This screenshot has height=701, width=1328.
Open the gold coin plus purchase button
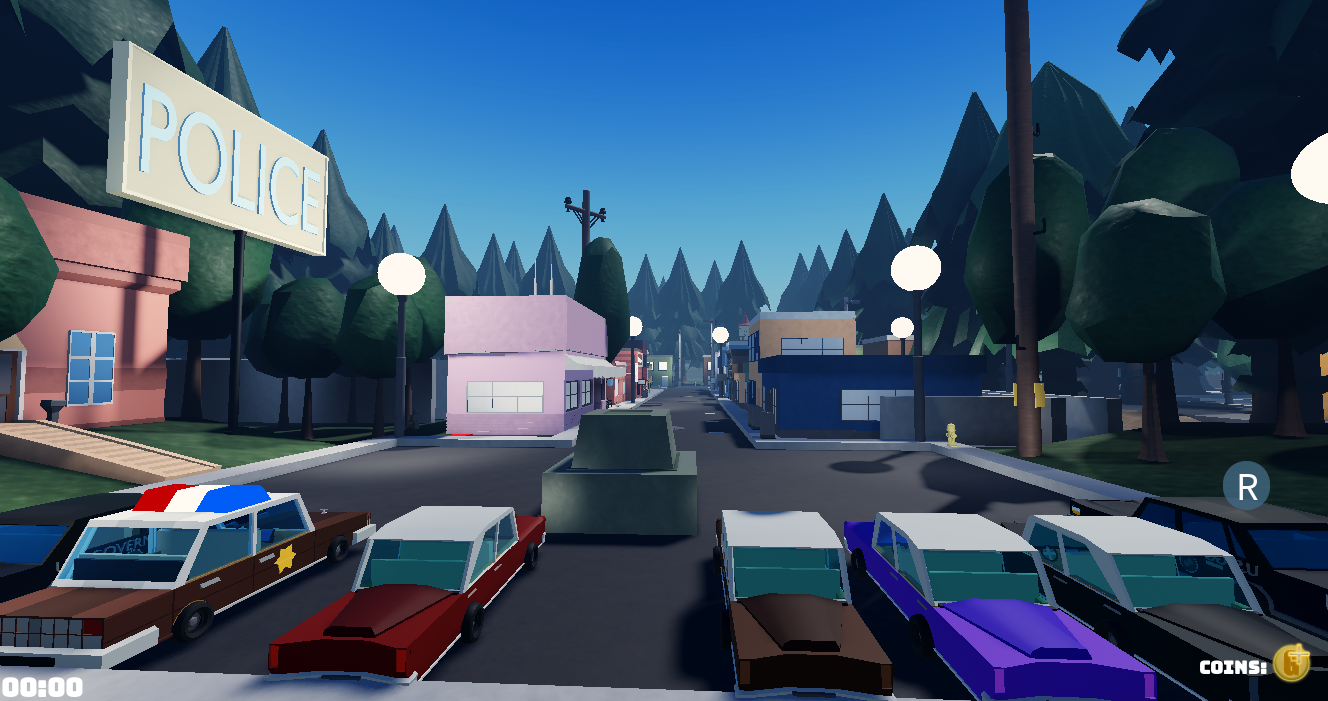1292,663
